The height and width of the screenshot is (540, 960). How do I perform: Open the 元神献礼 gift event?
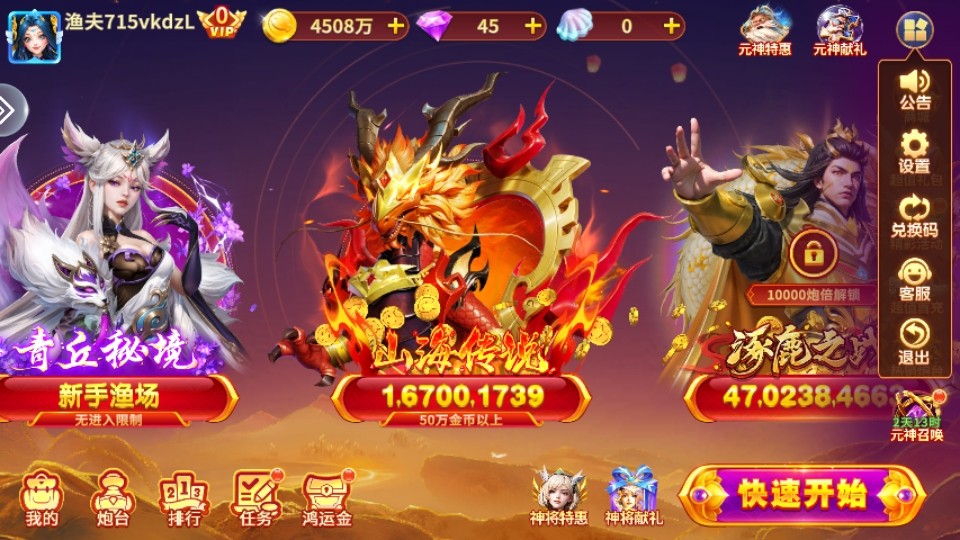pyautogui.click(x=840, y=31)
